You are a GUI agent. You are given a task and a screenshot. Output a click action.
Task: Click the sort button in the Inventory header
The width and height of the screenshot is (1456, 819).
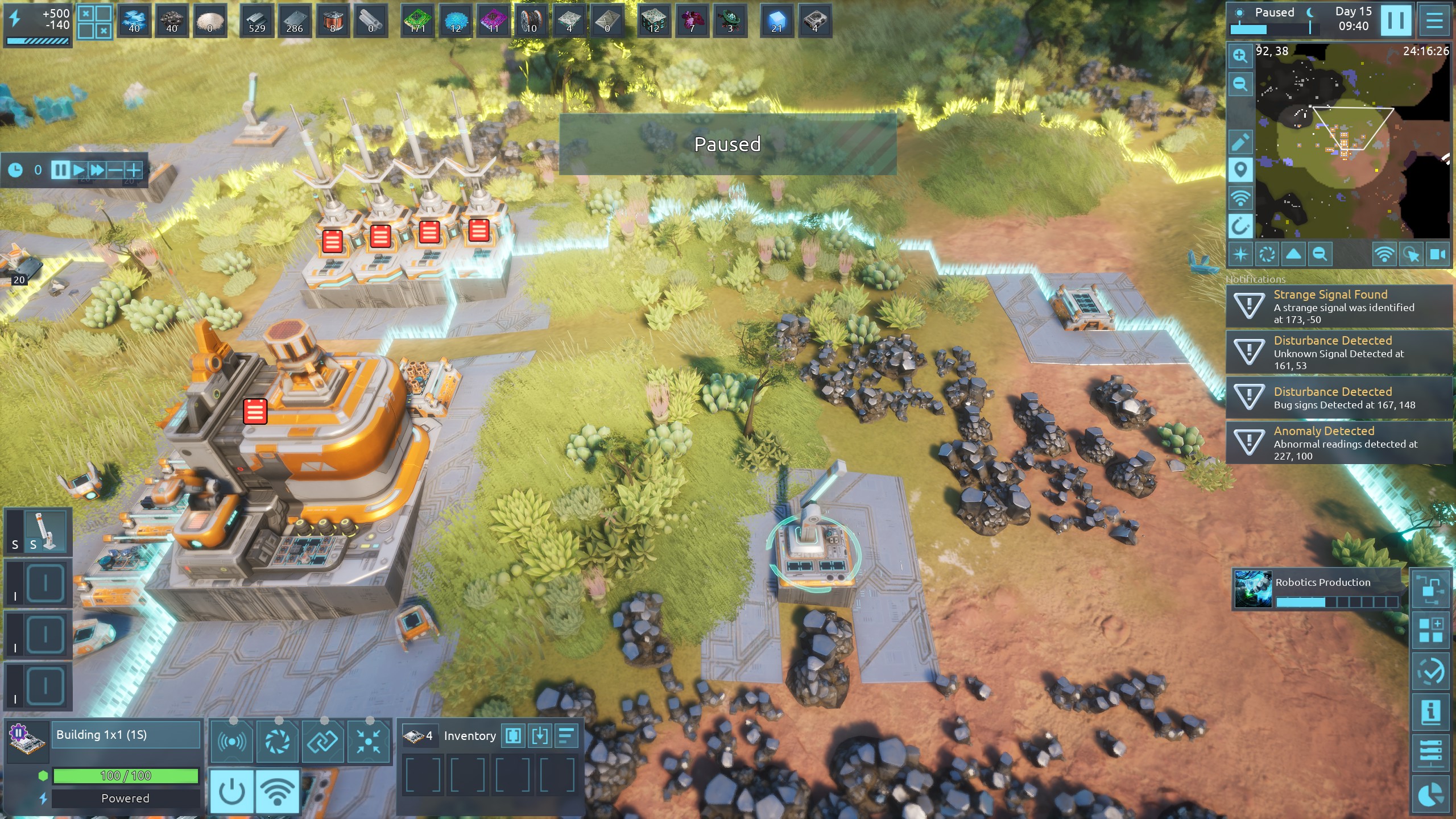[x=566, y=735]
